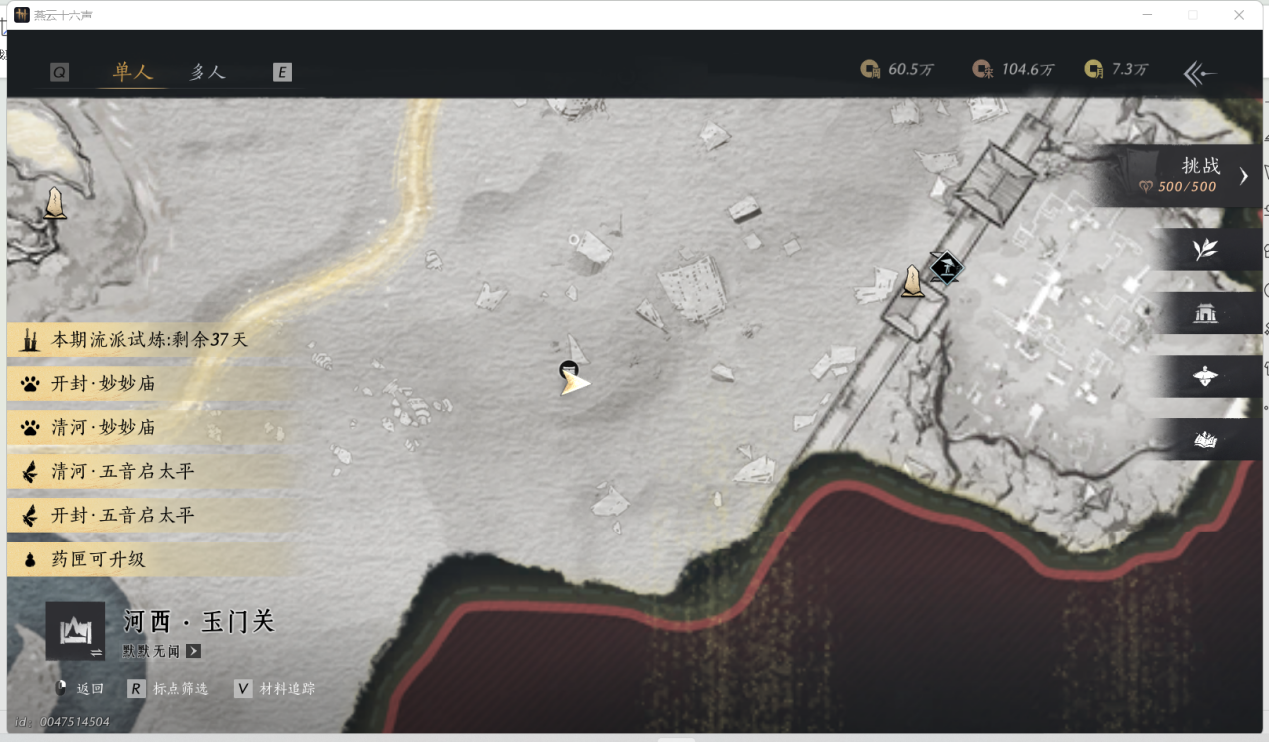Close the map with the back arrow
Viewport: 1269px width, 742px height.
click(x=1199, y=73)
